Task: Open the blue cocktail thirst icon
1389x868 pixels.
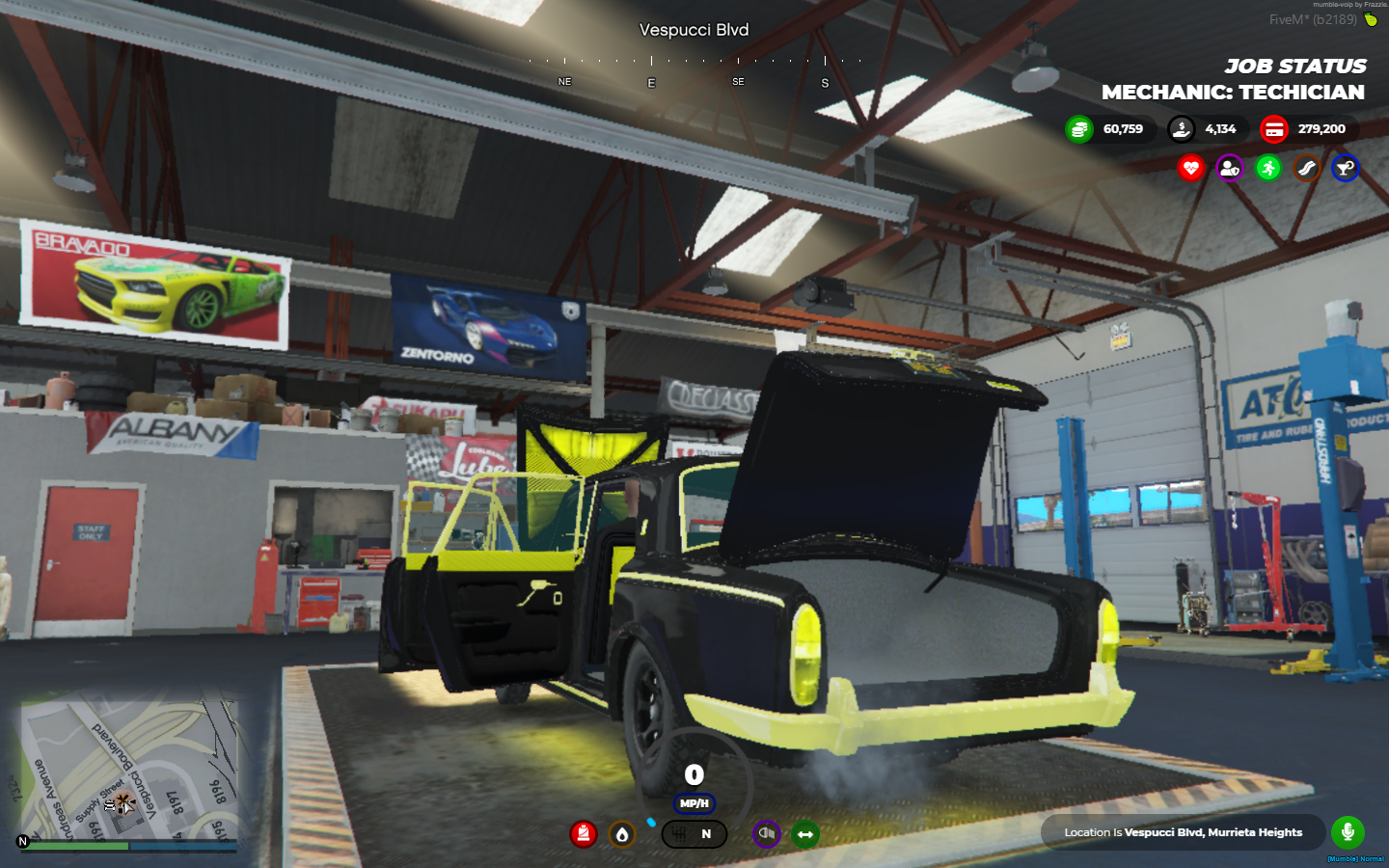Action: tap(1344, 169)
